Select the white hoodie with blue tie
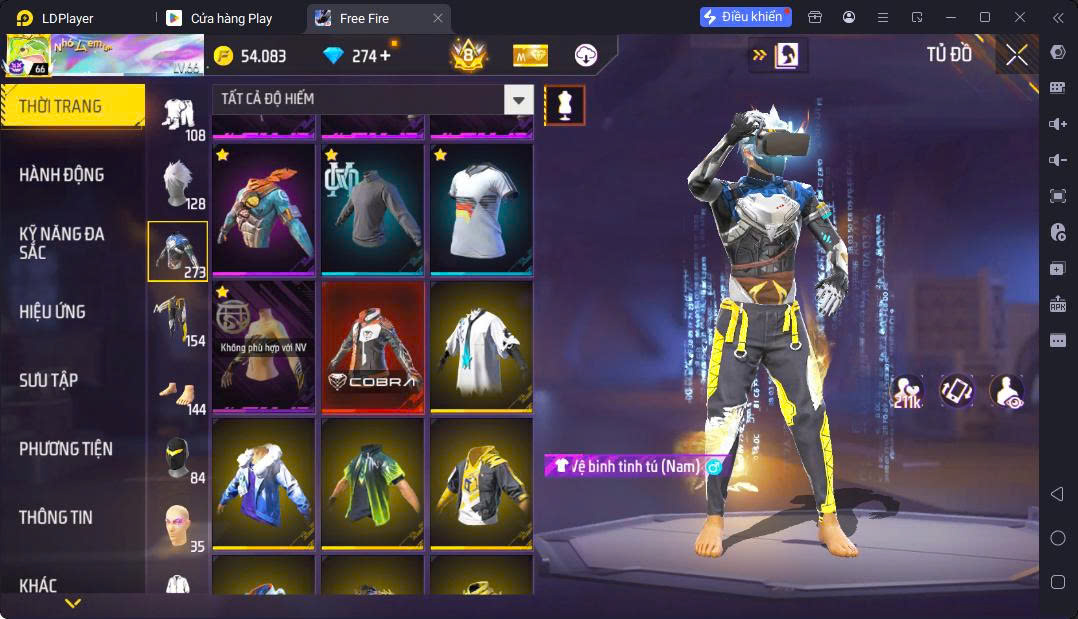Viewport: 1078px width, 619px height. (481, 345)
